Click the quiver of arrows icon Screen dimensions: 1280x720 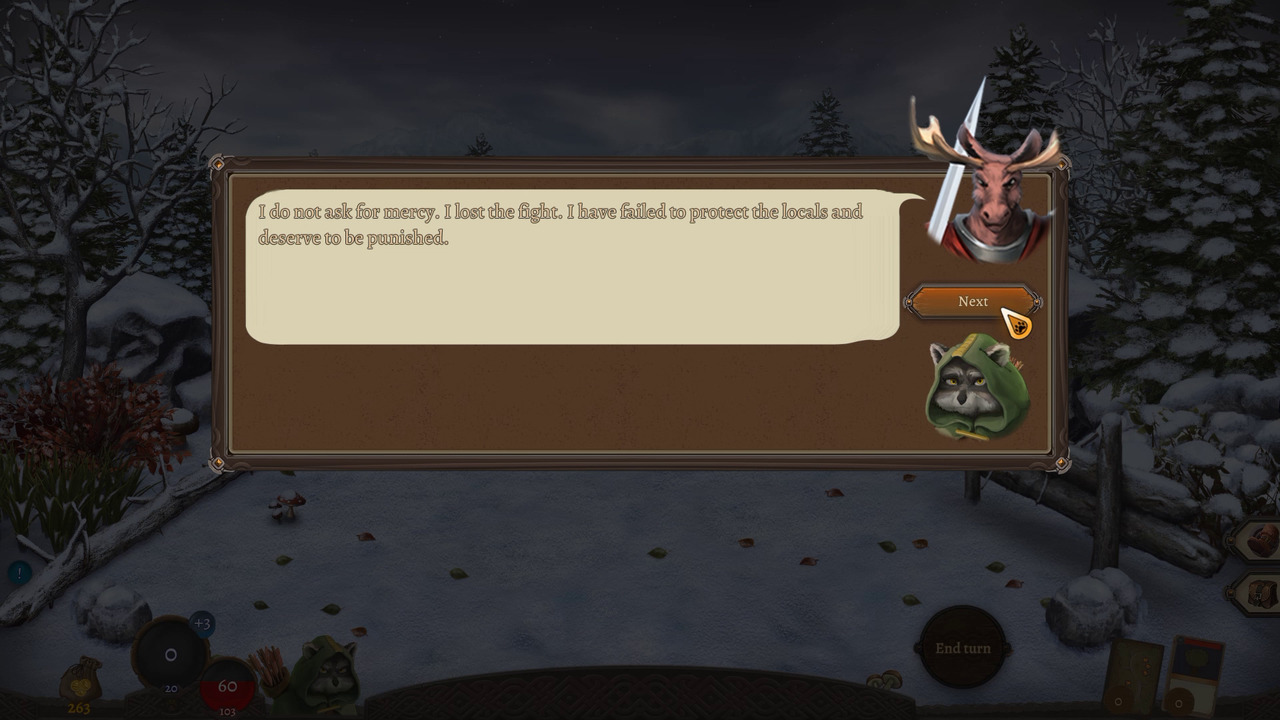(x=270, y=667)
